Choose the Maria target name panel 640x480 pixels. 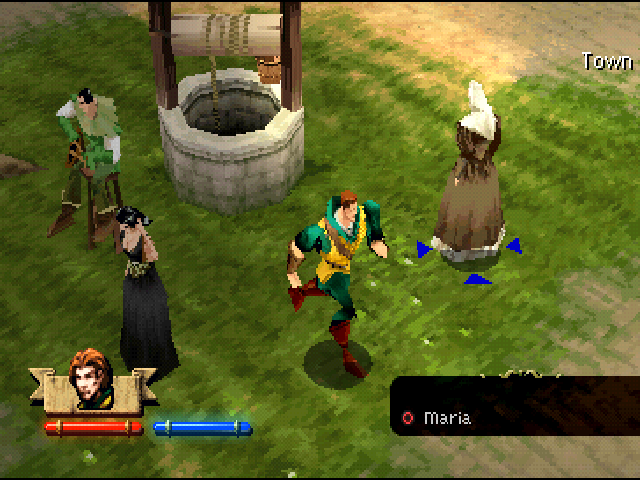(x=513, y=417)
